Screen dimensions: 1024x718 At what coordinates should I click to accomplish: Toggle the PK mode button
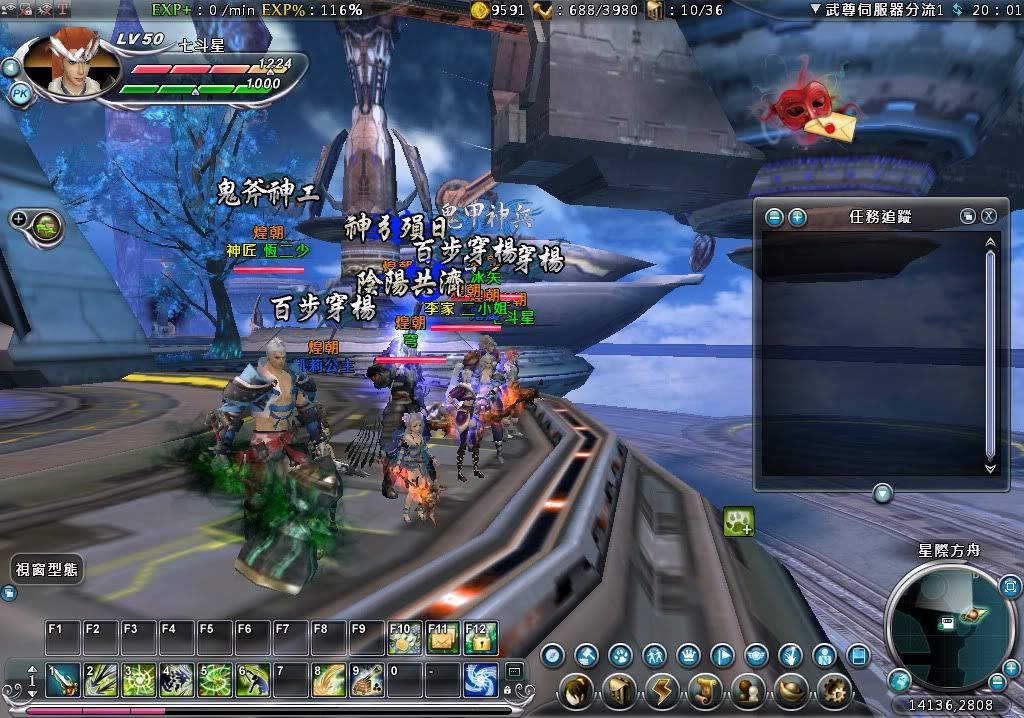(x=19, y=93)
